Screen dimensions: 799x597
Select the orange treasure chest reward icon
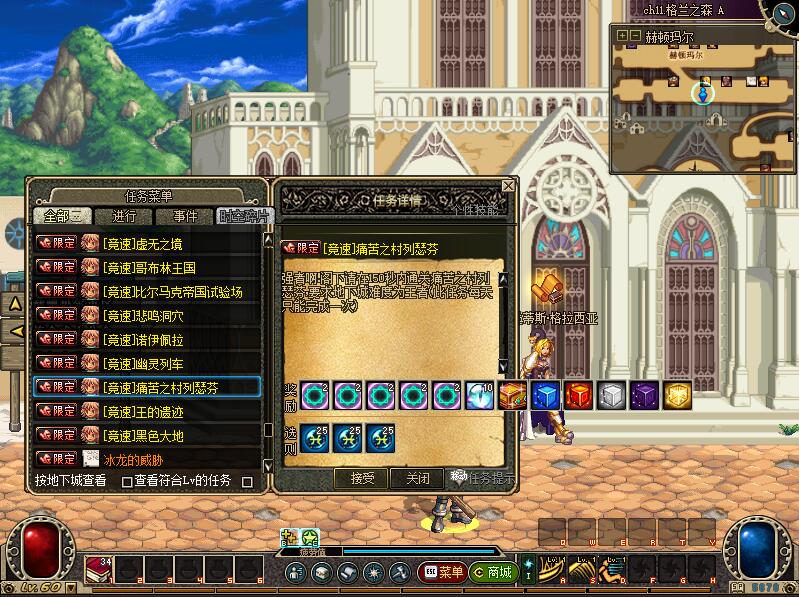pos(514,395)
